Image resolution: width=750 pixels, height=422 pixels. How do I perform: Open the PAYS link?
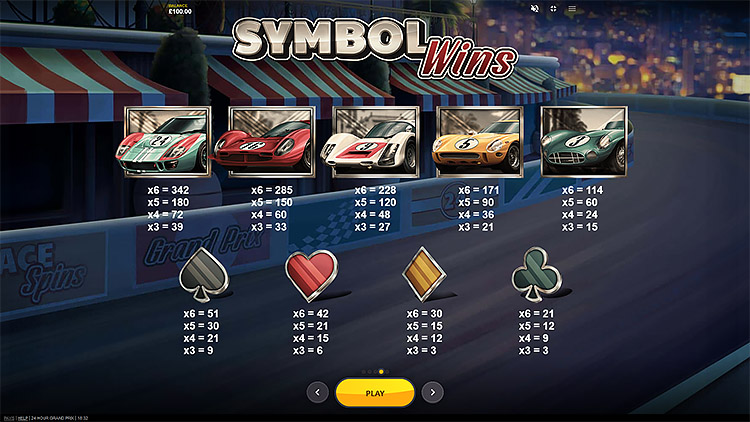[x=8, y=417]
